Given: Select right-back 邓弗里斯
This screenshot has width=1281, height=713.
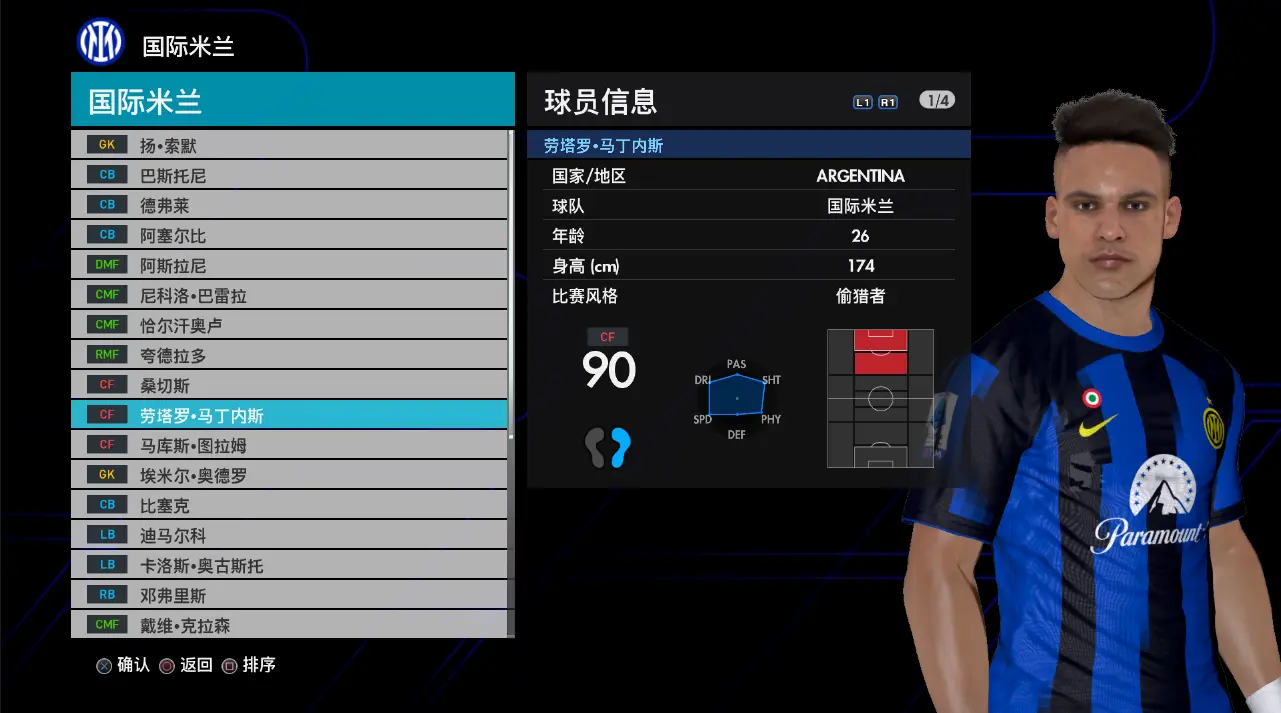Looking at the screenshot, I should tap(289, 595).
